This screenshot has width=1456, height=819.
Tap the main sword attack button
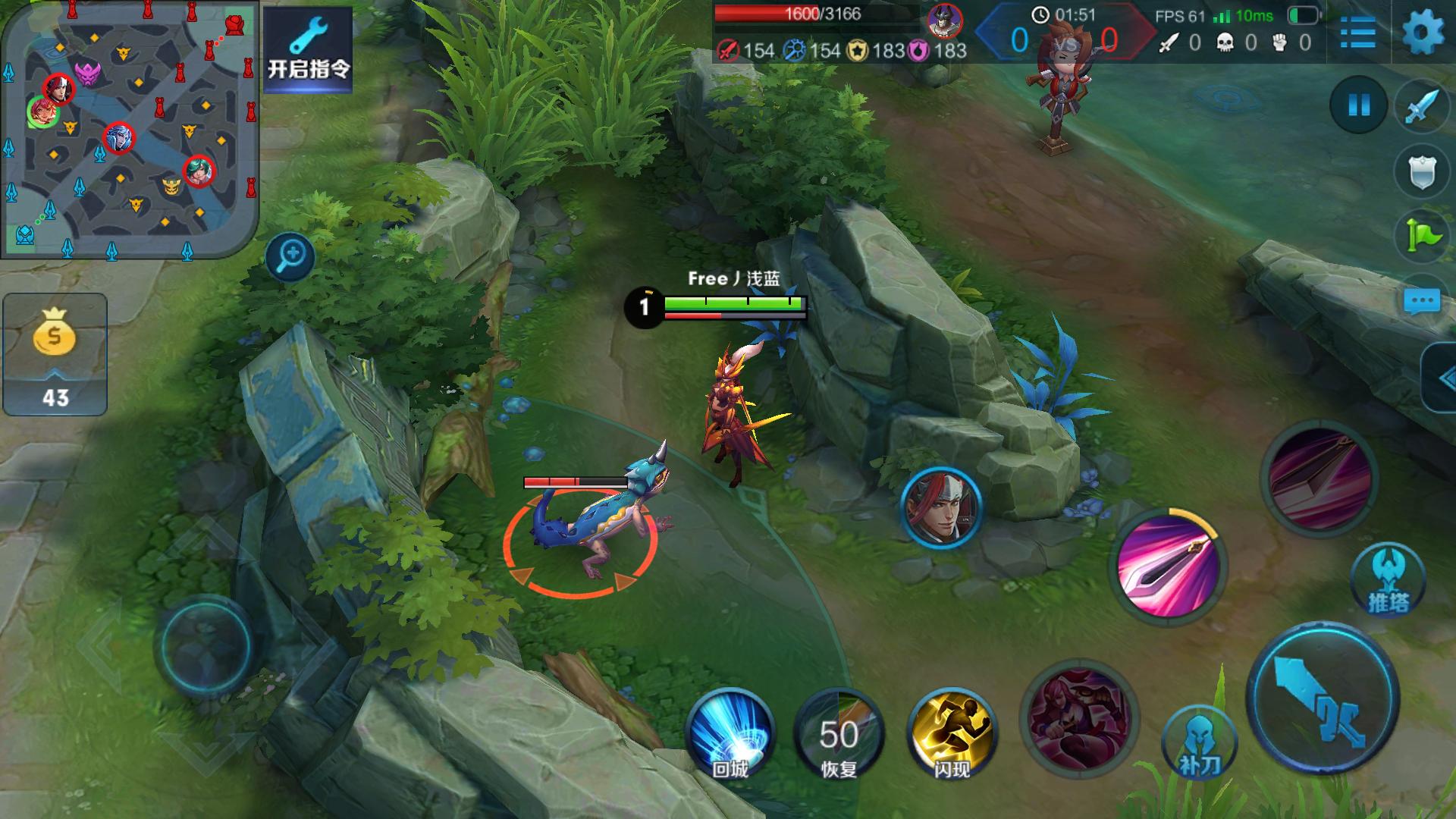[x=1323, y=698]
